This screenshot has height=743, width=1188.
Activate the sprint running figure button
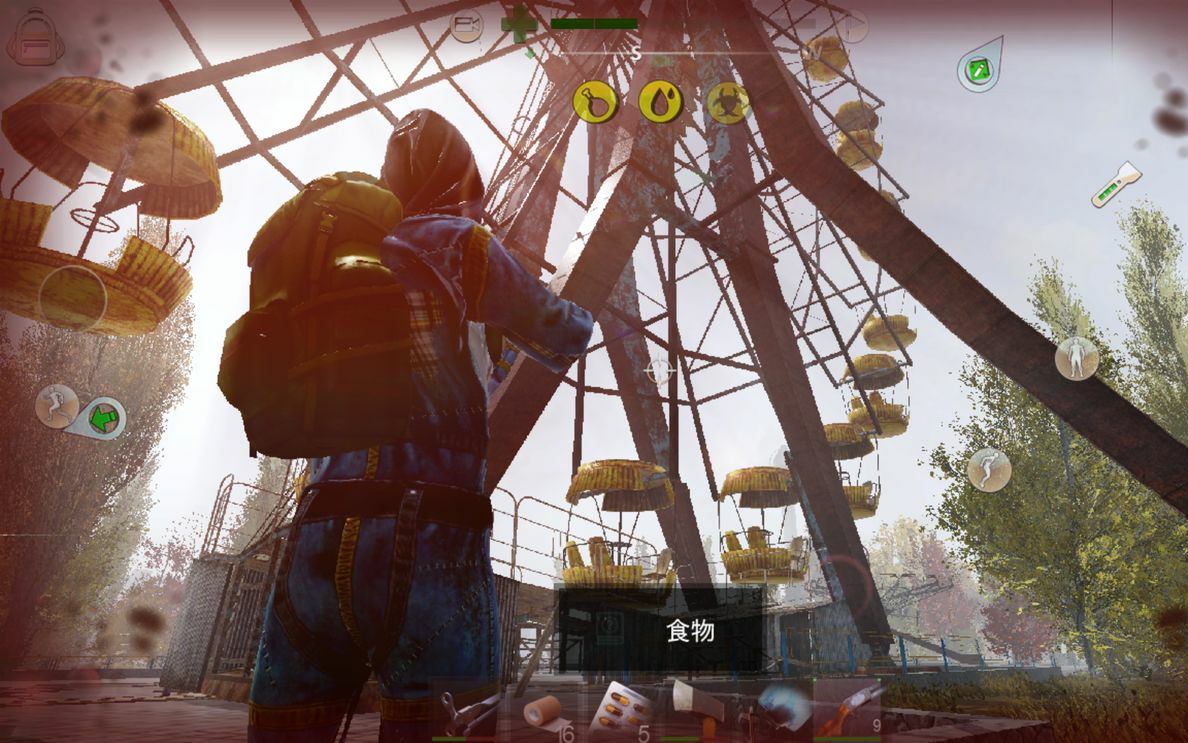pos(56,405)
